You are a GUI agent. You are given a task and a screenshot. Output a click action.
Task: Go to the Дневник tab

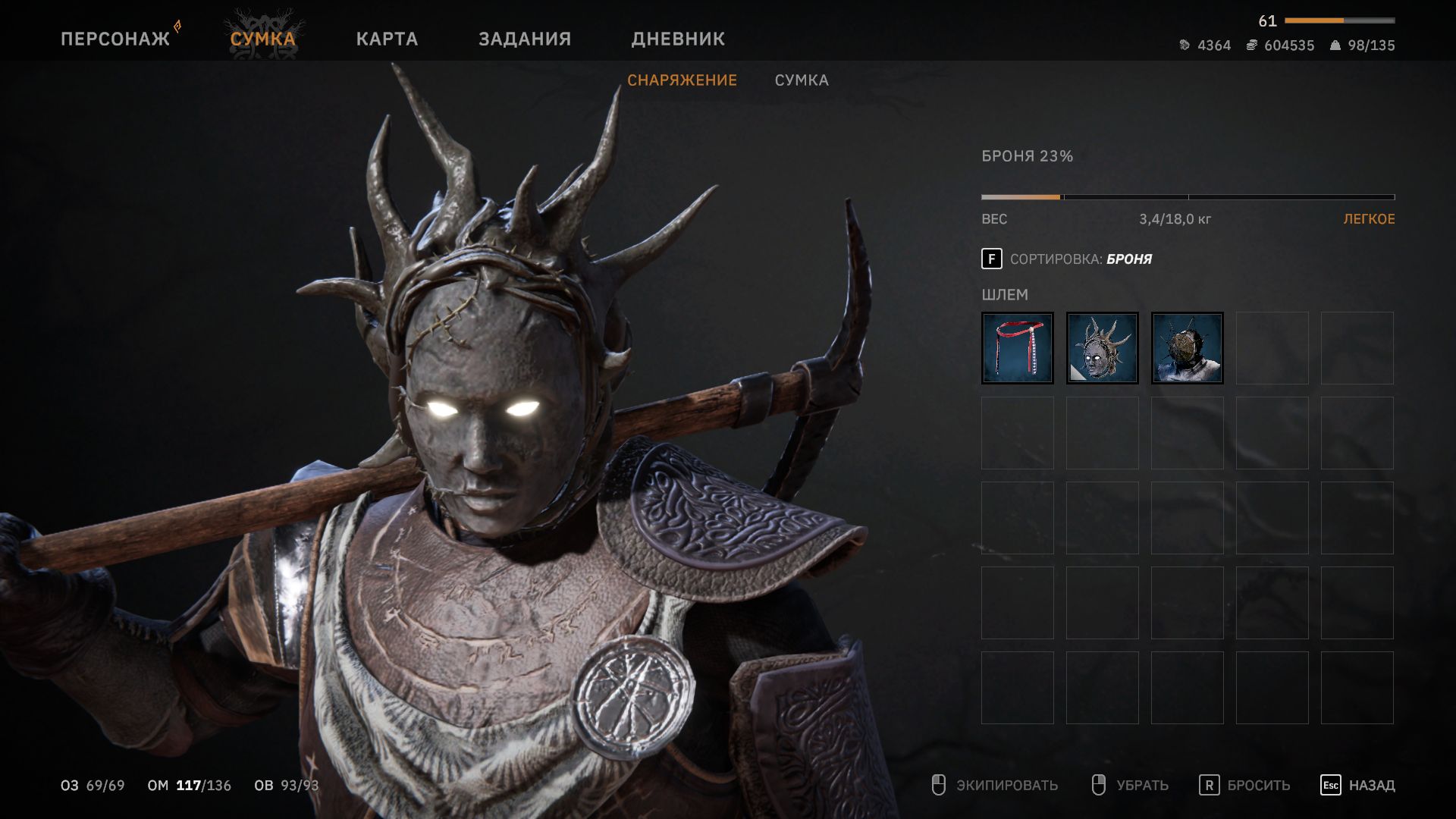click(x=678, y=39)
